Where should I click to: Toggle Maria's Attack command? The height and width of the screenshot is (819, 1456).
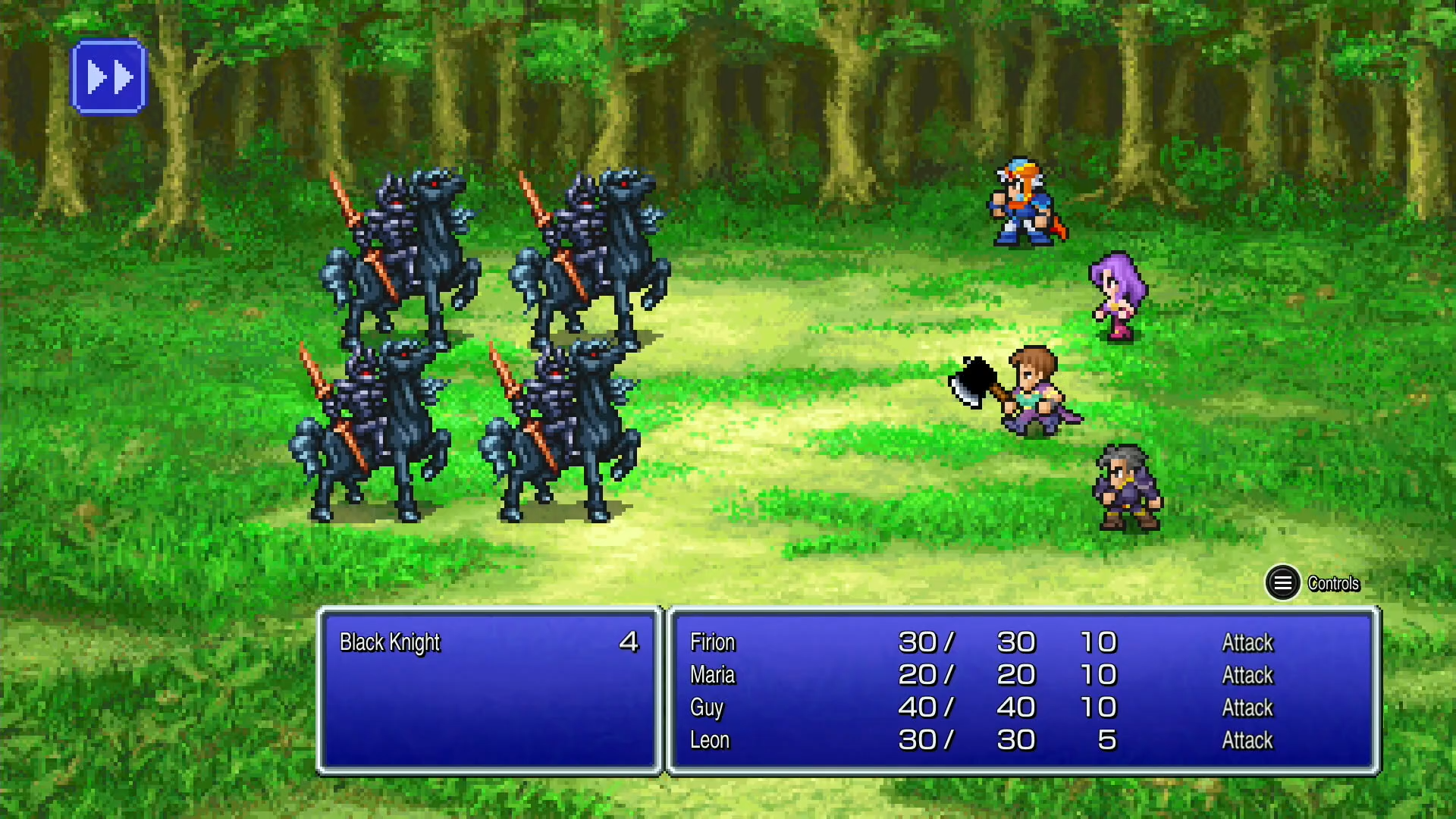point(1247,675)
